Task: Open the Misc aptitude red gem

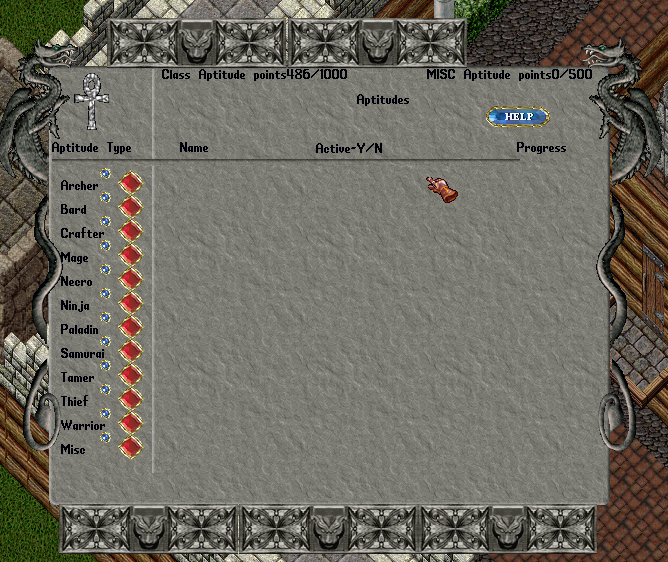Action: 131,448
